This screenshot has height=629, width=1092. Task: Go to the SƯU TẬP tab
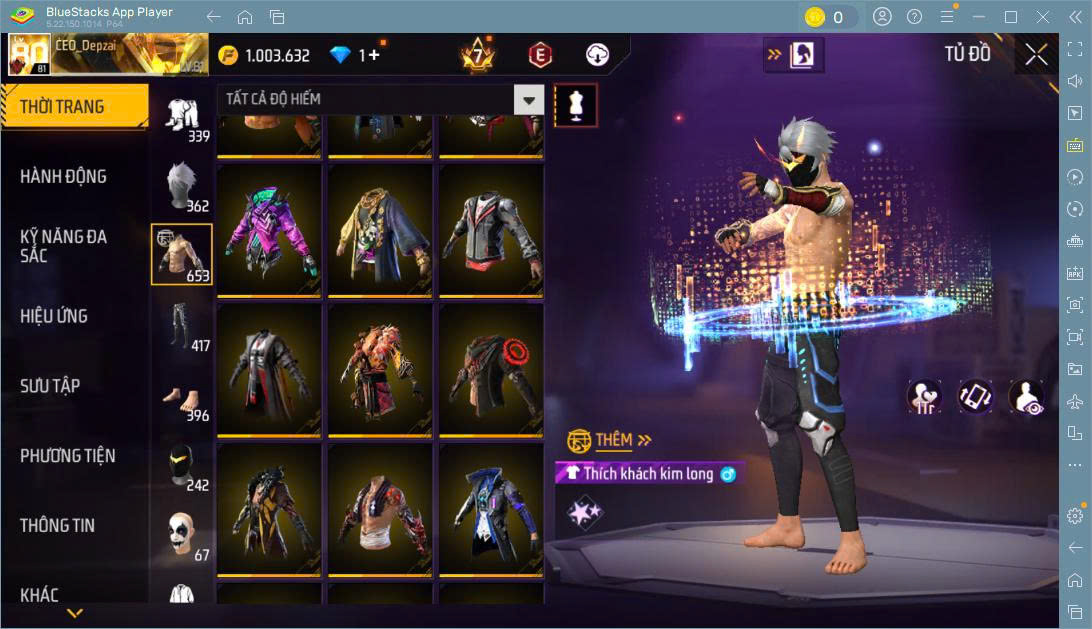50,386
